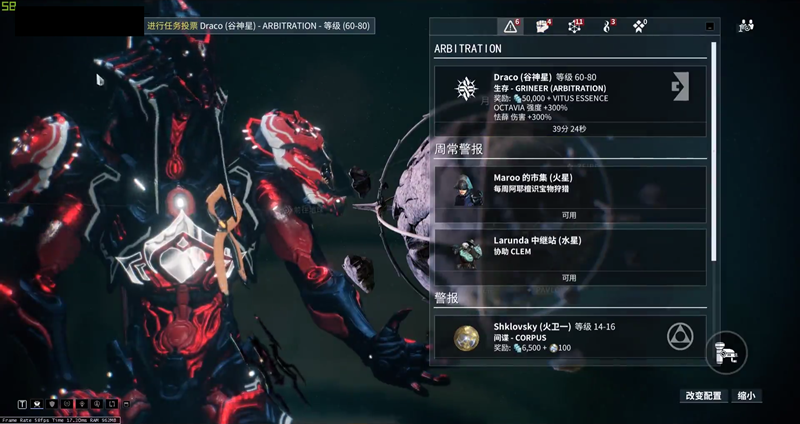This screenshot has height=424, width=800.
Task: Select the alerts tab with warning triangle
Action: pyautogui.click(x=511, y=26)
